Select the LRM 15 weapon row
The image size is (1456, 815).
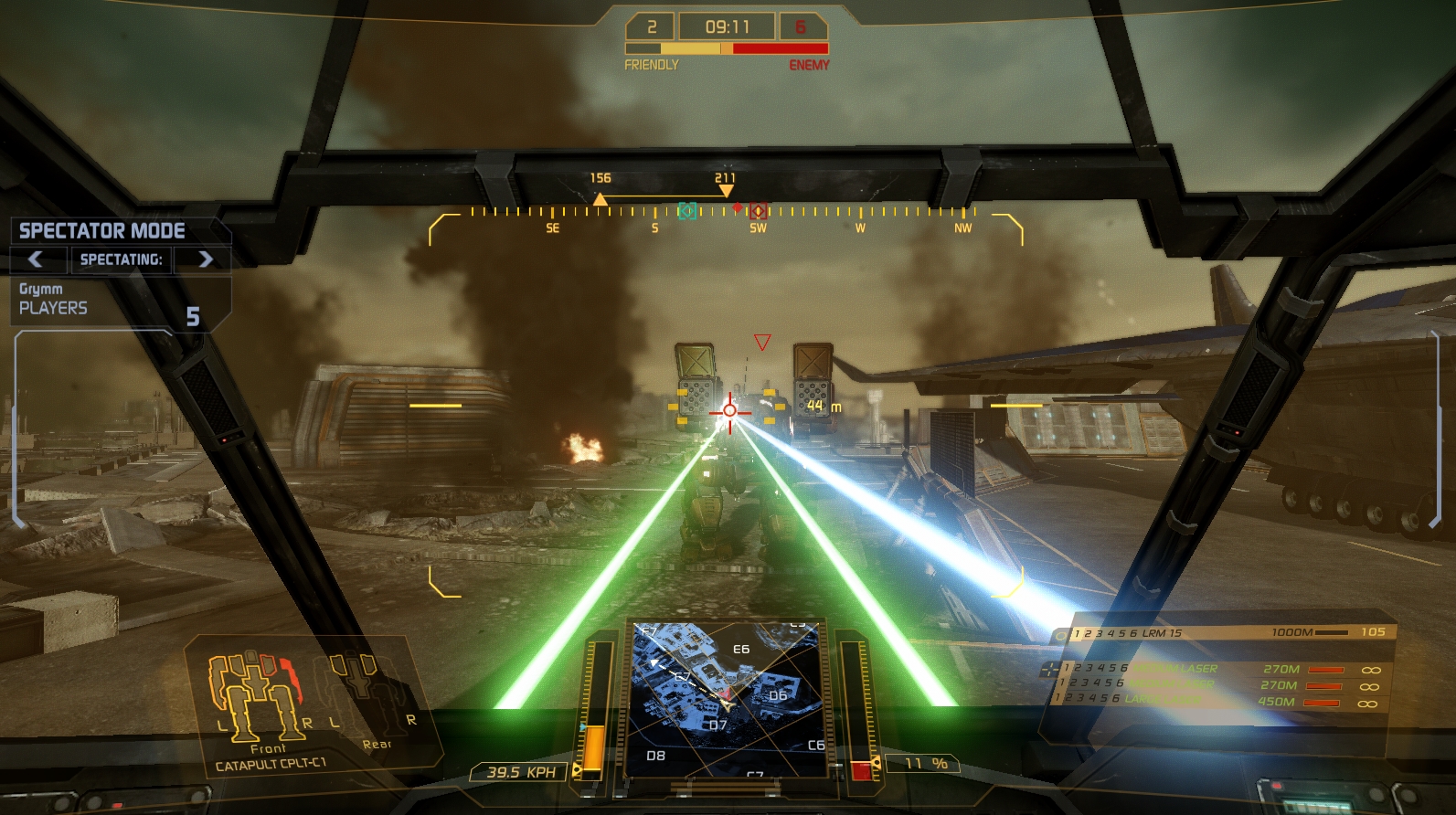coord(1225,632)
